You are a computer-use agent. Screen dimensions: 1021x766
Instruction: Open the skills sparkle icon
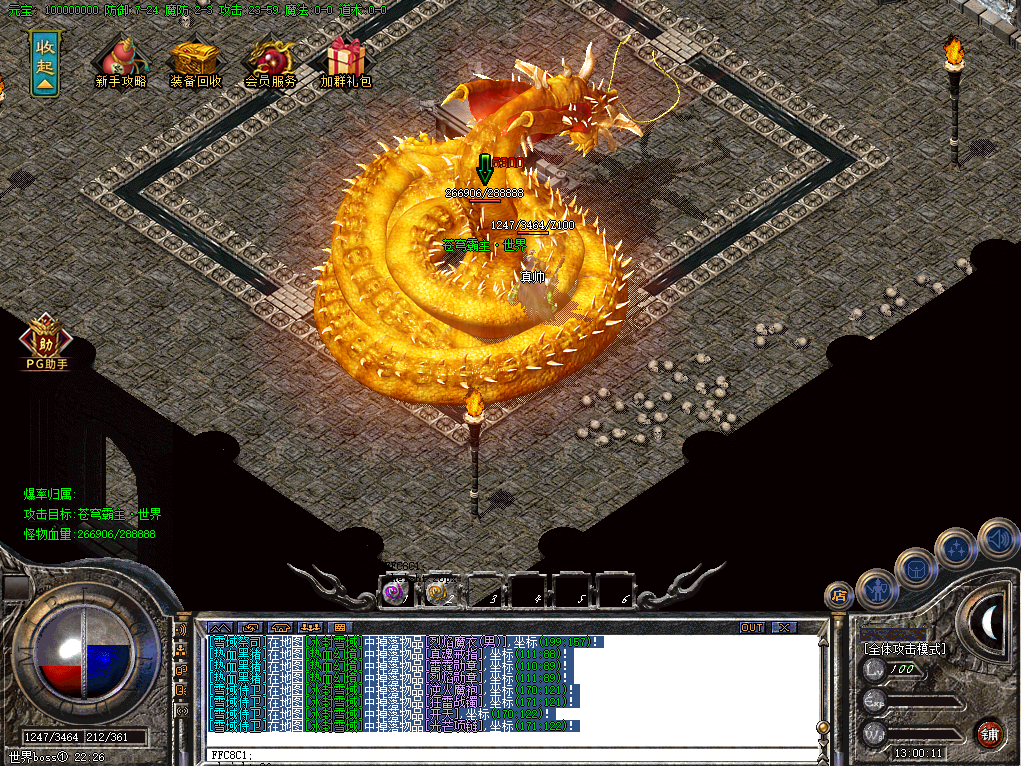click(x=955, y=548)
